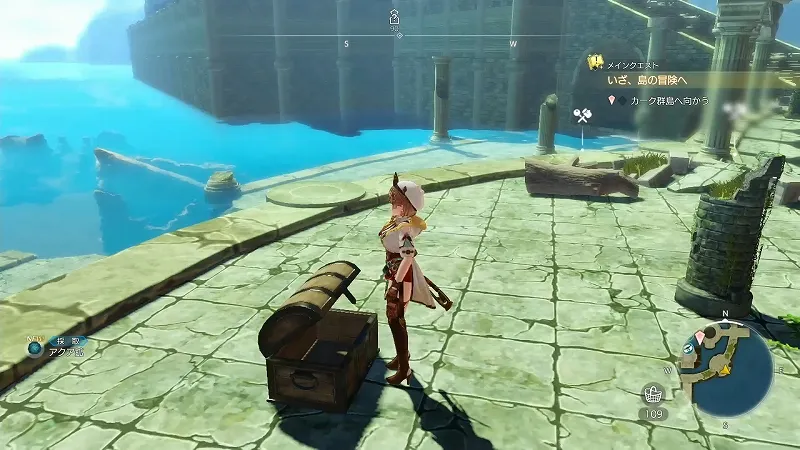Click the crossed tools gathering marker

point(582,117)
